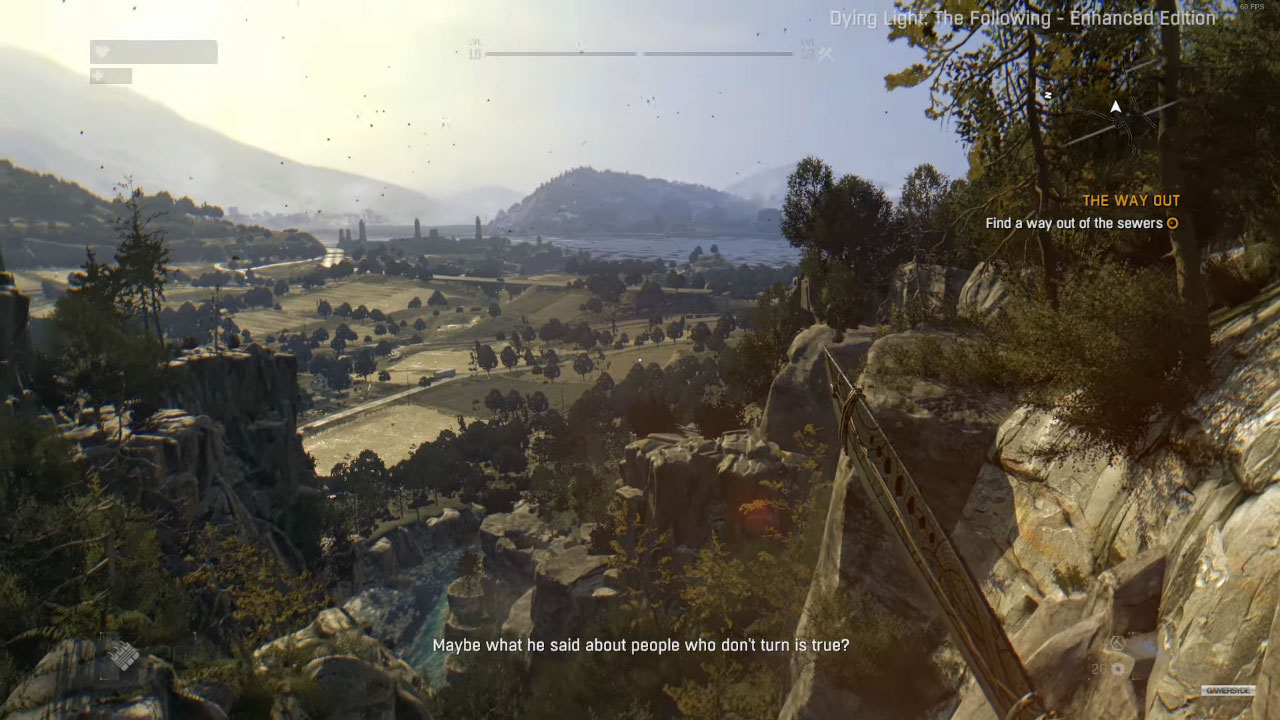Expand THE WAY OUT quest details
The width and height of the screenshot is (1280, 720).
click(1131, 200)
